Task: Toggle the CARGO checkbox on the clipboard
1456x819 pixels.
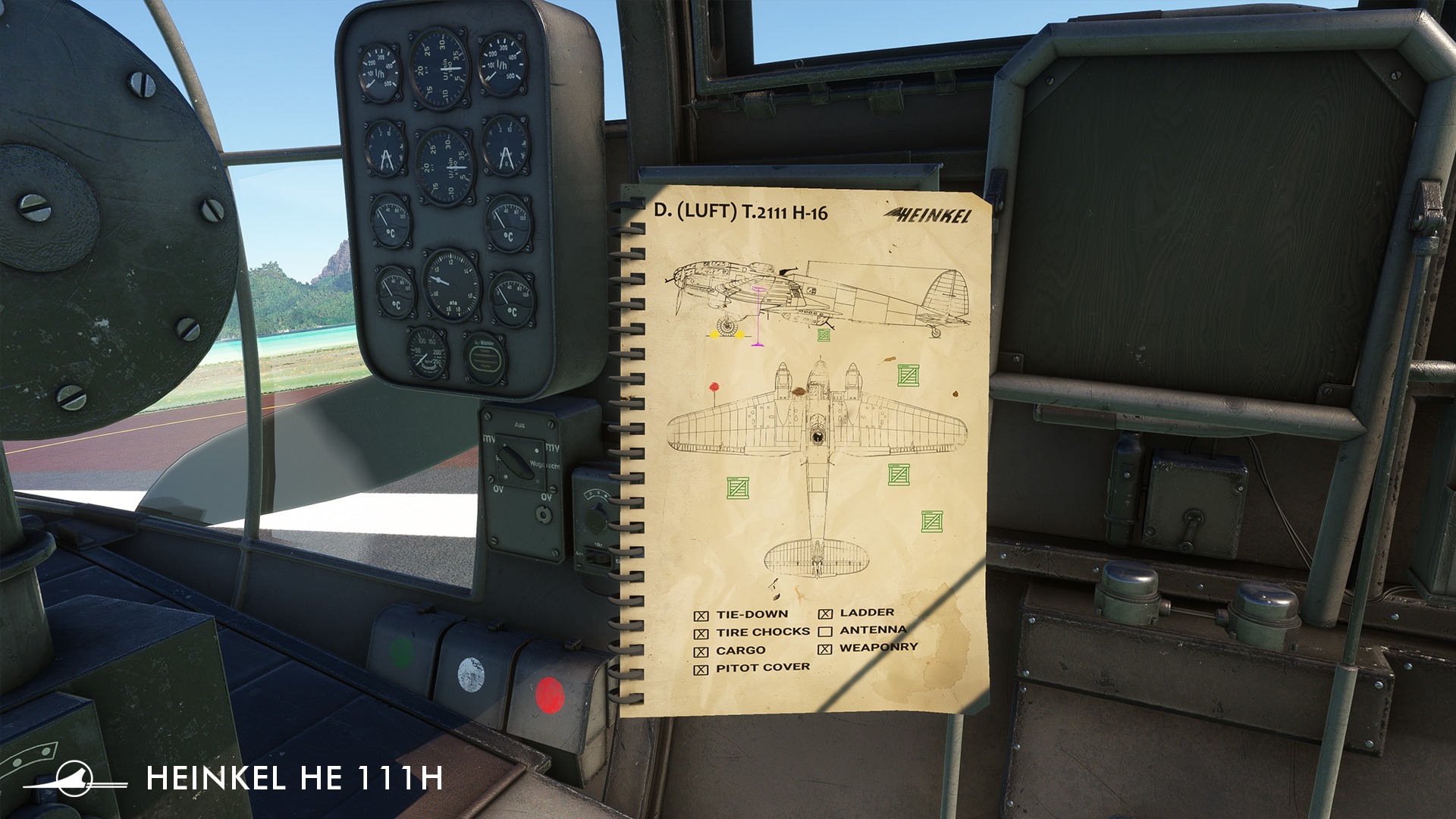Action: click(701, 652)
